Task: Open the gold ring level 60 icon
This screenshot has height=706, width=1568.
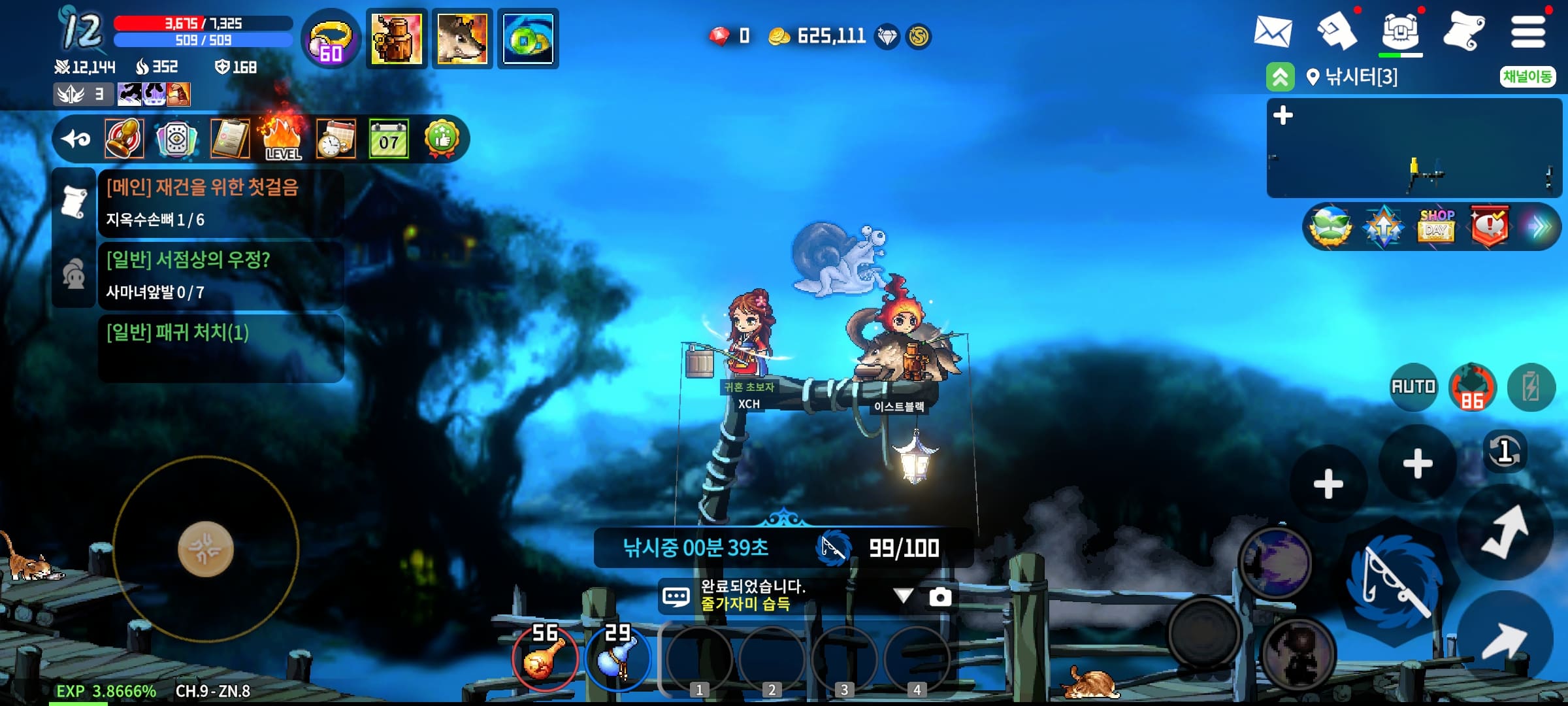Action: [331, 39]
